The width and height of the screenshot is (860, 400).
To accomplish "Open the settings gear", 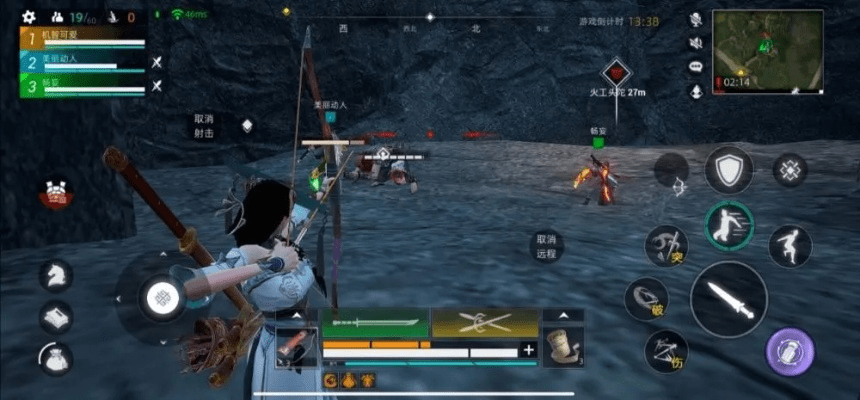I will (x=28, y=17).
